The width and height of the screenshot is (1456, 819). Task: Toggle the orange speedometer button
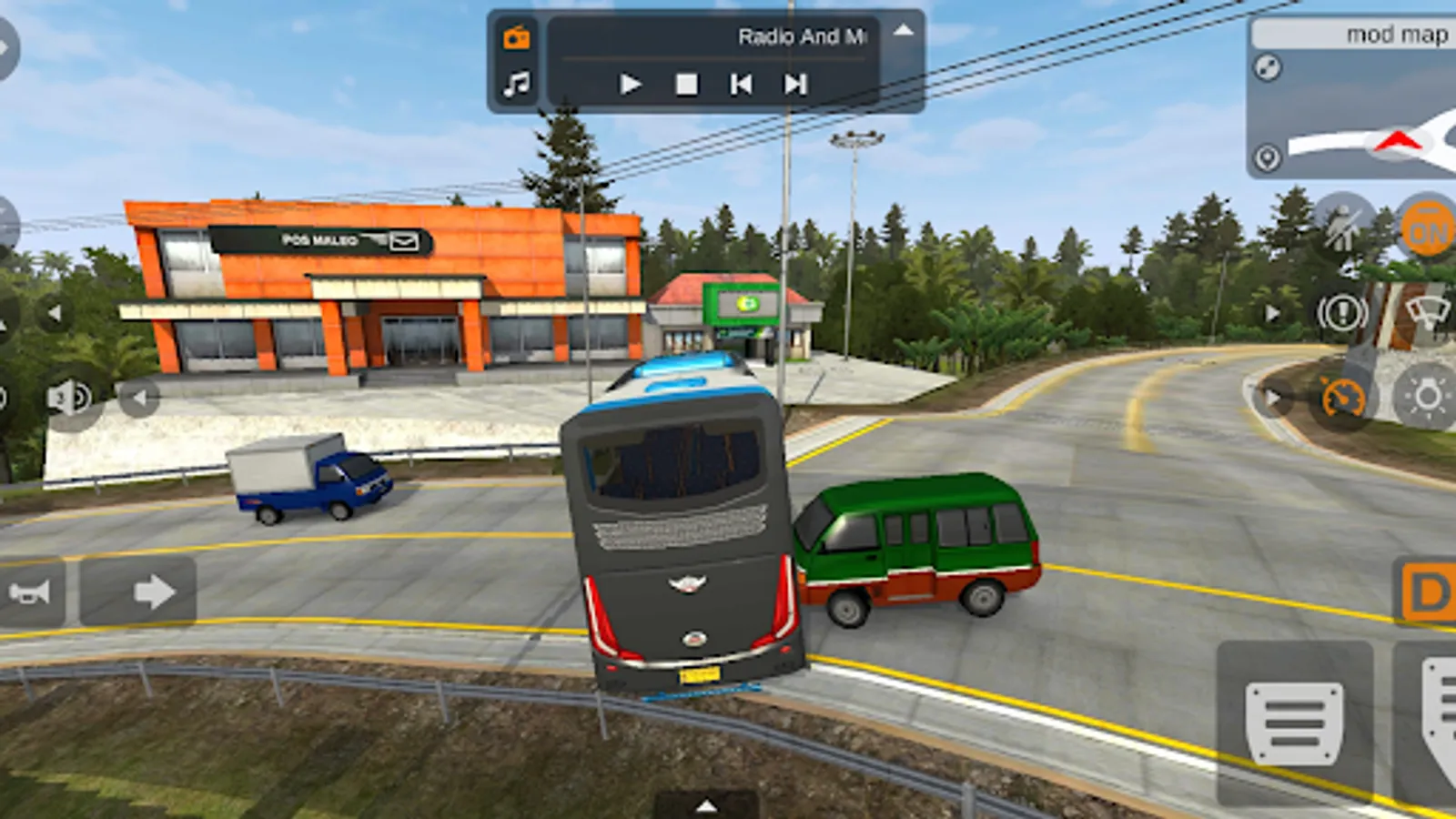[1342, 399]
